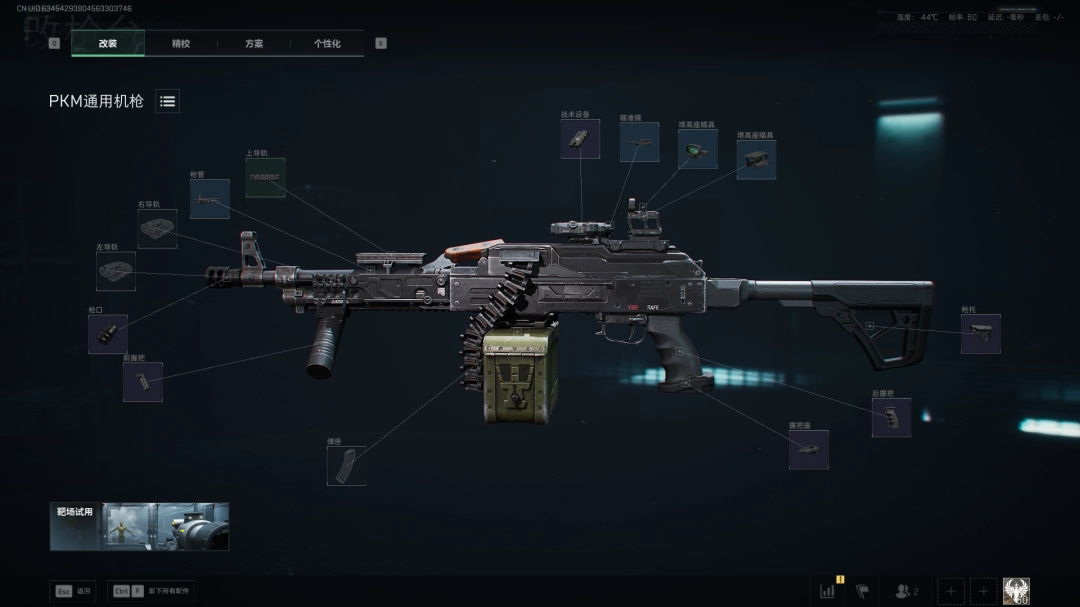Select the 左导轨 left rail slot
This screenshot has height=607, width=1080.
116,271
